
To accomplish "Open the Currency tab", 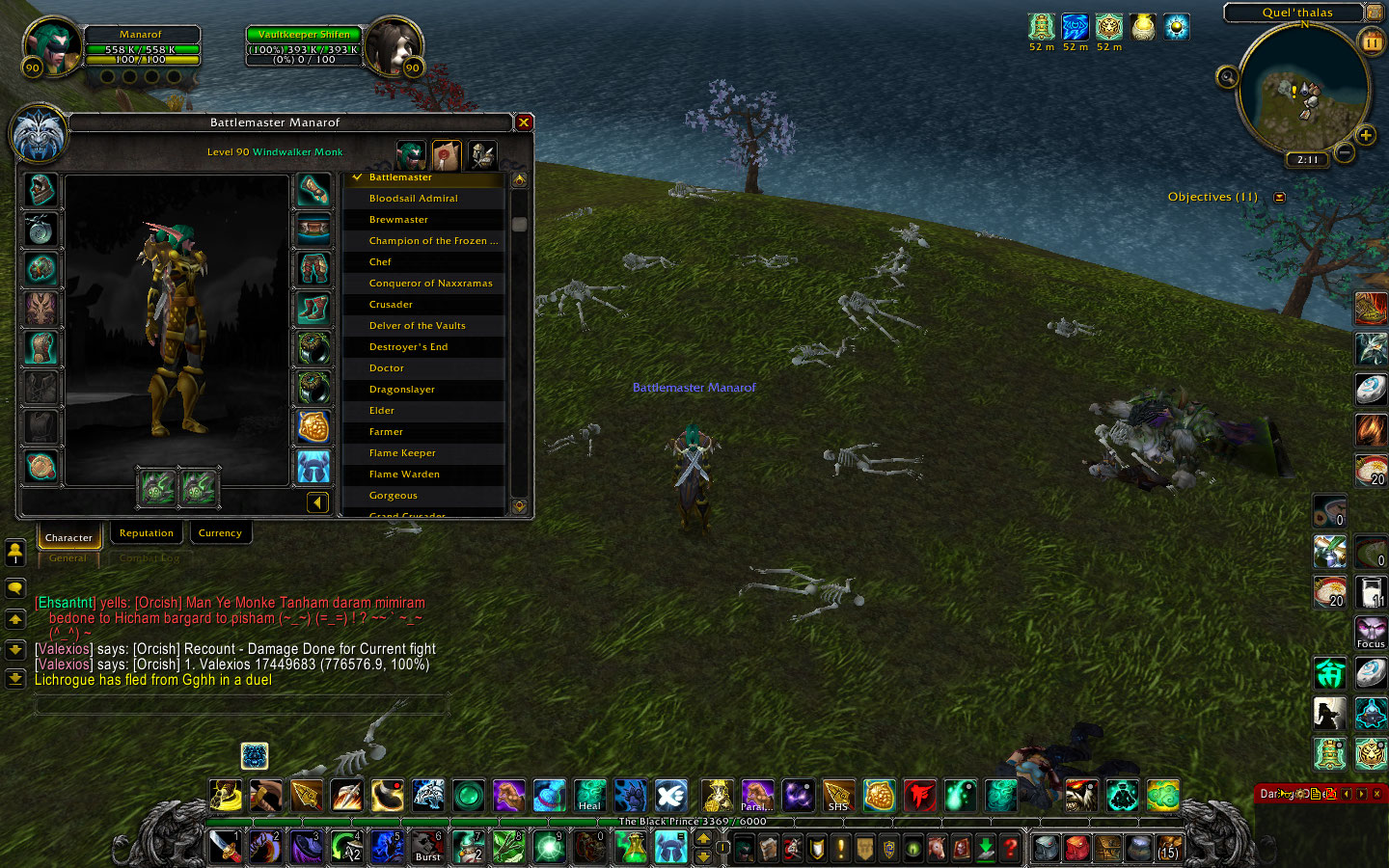I will pos(220,533).
